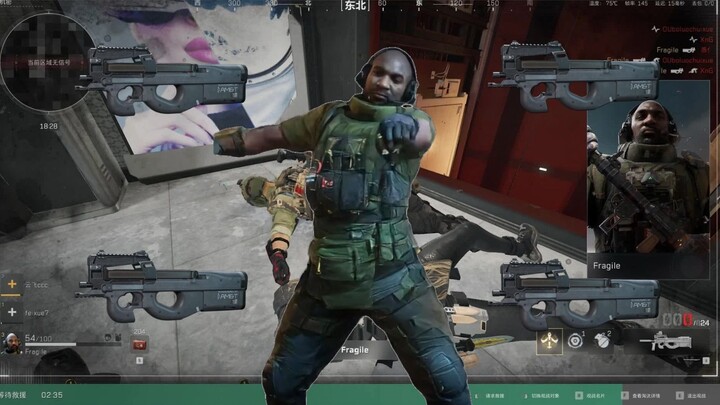Select teammate feixue7 in squad list
This screenshot has width=720, height=405.
[x=40, y=311]
